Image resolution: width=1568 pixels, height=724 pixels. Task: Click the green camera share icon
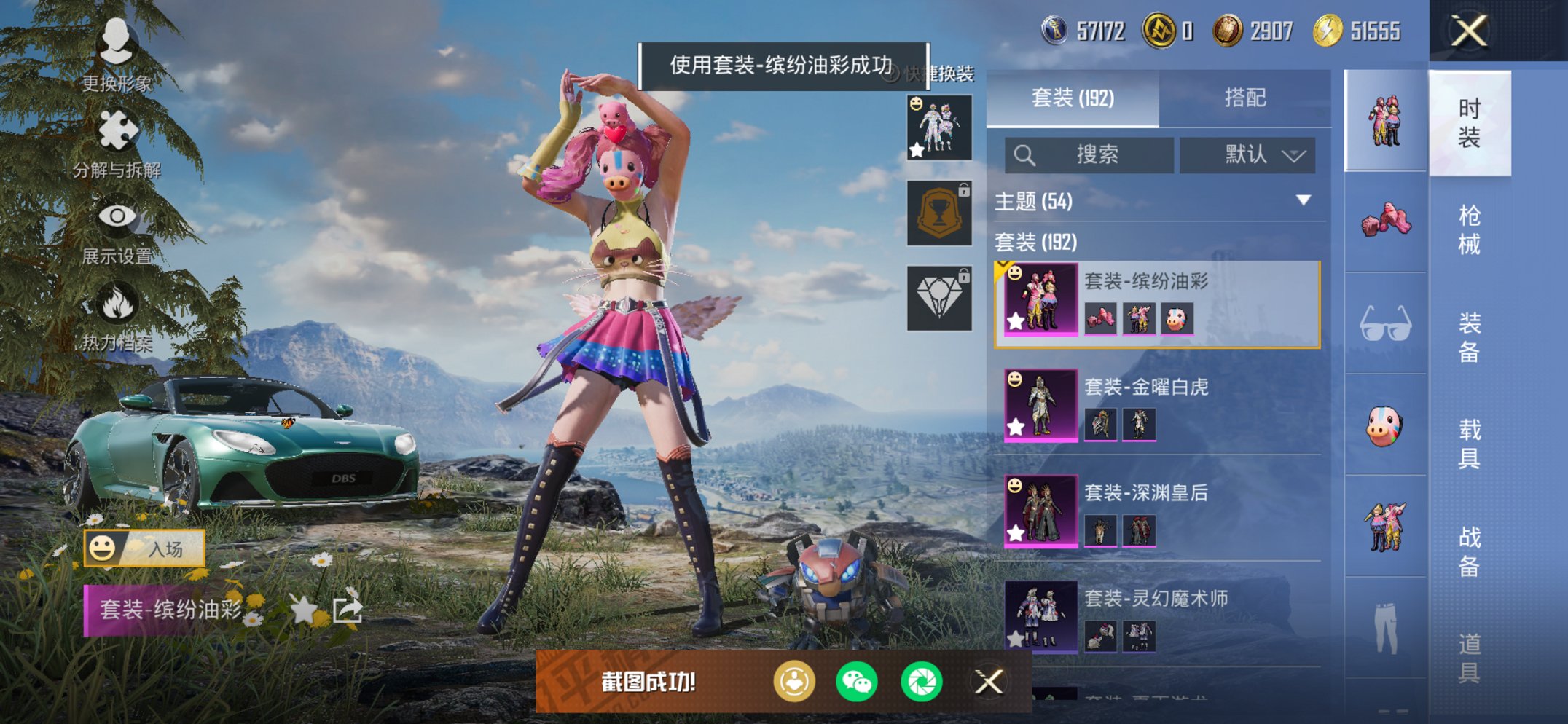921,682
